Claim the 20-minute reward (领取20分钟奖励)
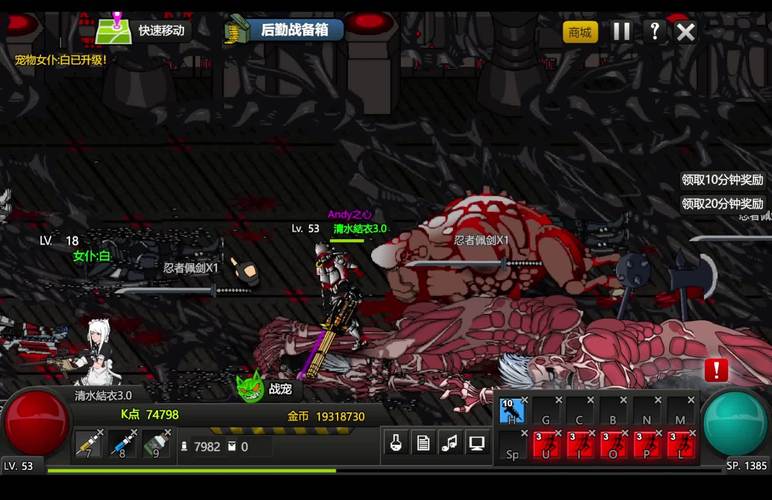The image size is (772, 500). pos(722,203)
